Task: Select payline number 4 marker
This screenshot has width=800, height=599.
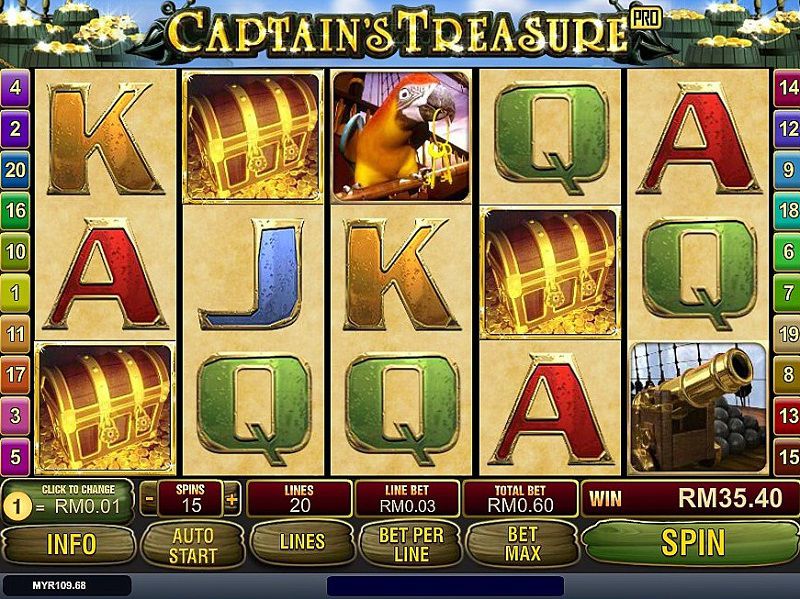Action: [15, 87]
